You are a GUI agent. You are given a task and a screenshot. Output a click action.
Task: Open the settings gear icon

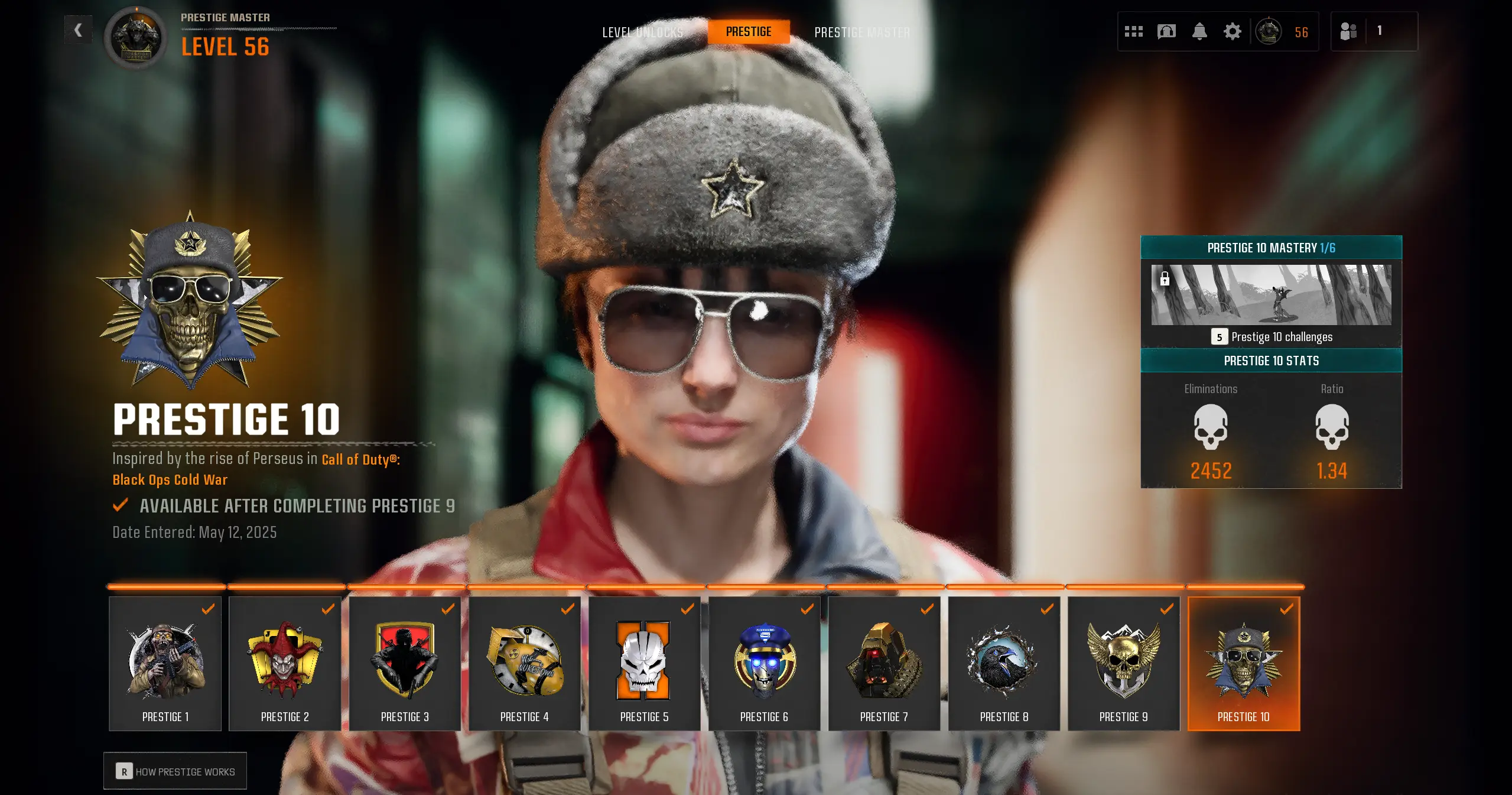1232,31
